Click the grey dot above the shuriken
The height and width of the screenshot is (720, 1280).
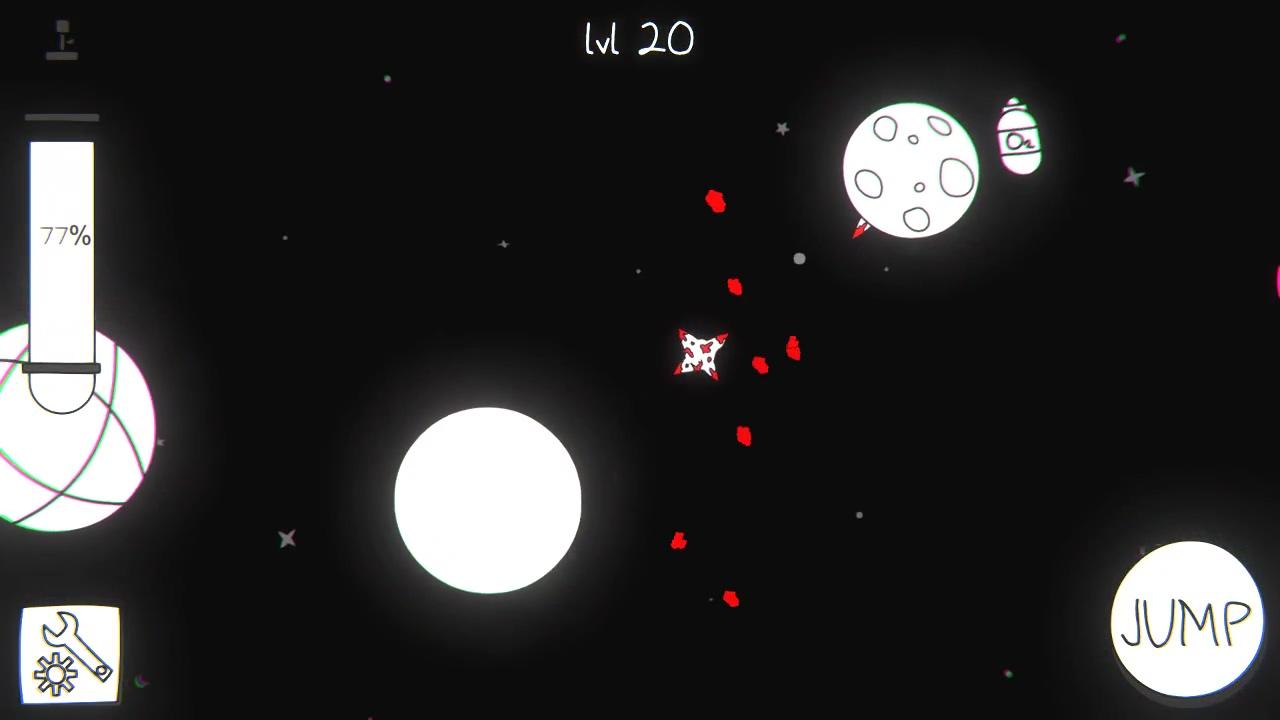click(798, 259)
